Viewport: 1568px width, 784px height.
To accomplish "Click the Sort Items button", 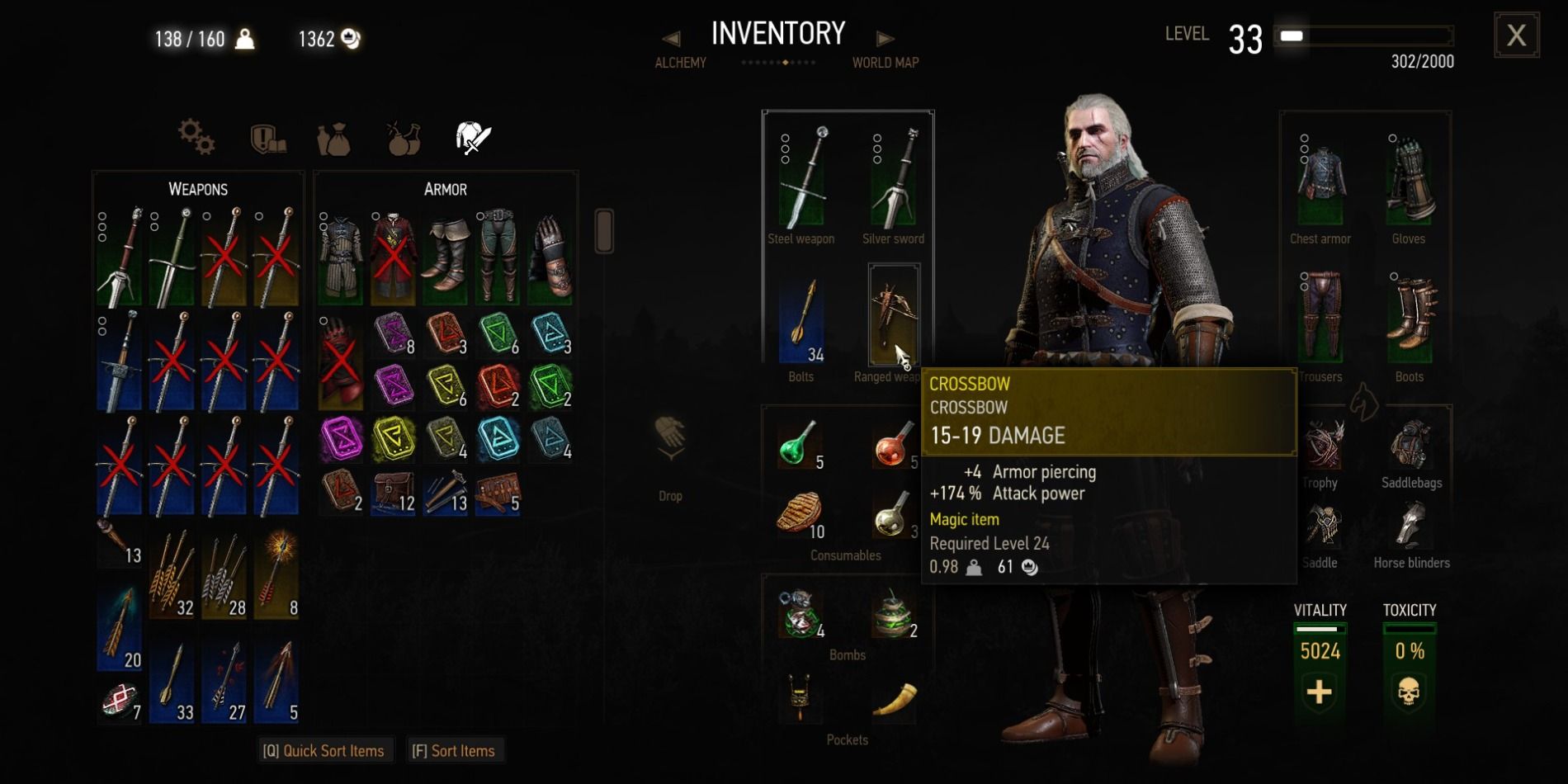I will (x=456, y=750).
